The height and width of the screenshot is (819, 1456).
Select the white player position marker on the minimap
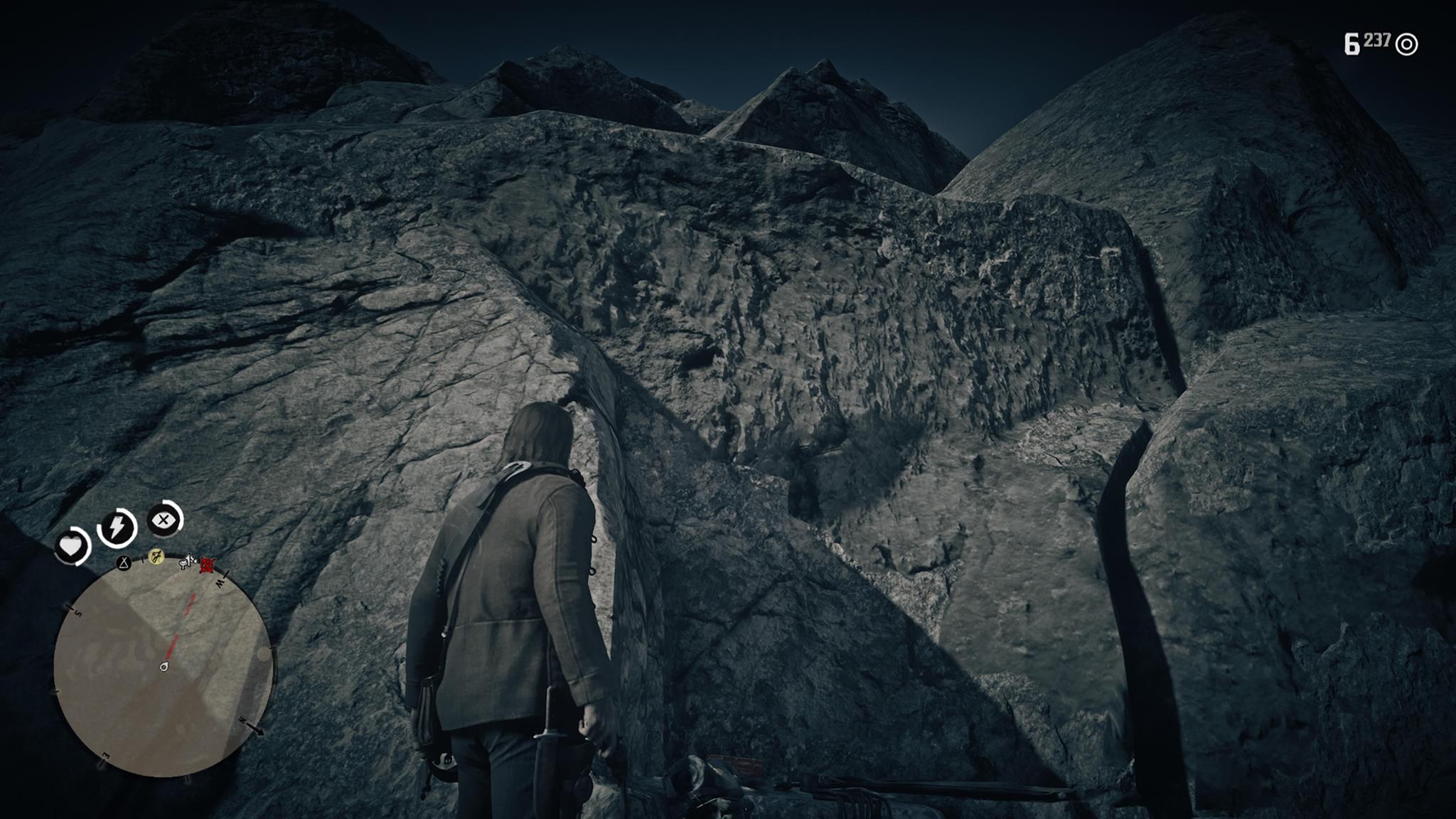pos(164,667)
